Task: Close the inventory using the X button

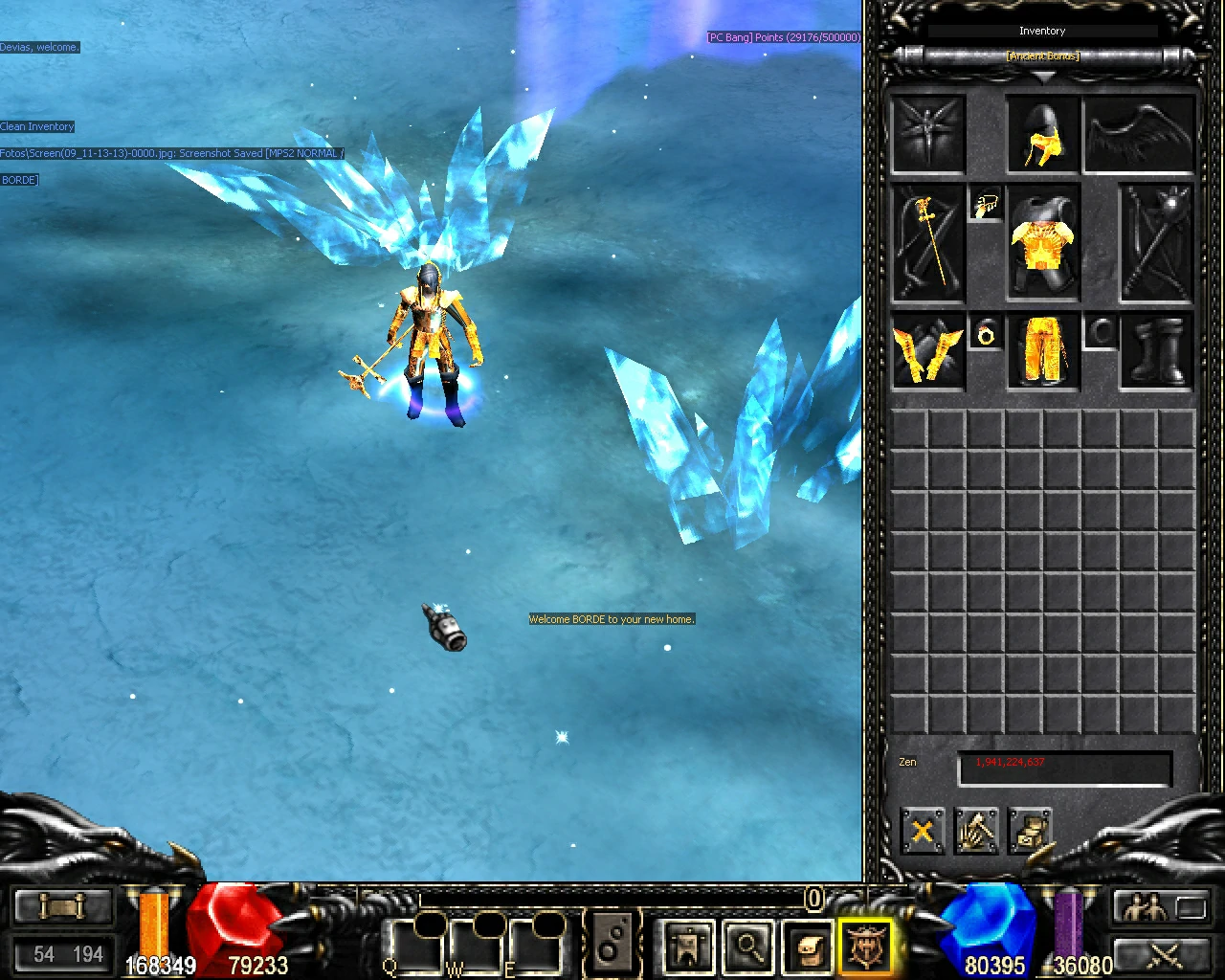Action: click(922, 831)
